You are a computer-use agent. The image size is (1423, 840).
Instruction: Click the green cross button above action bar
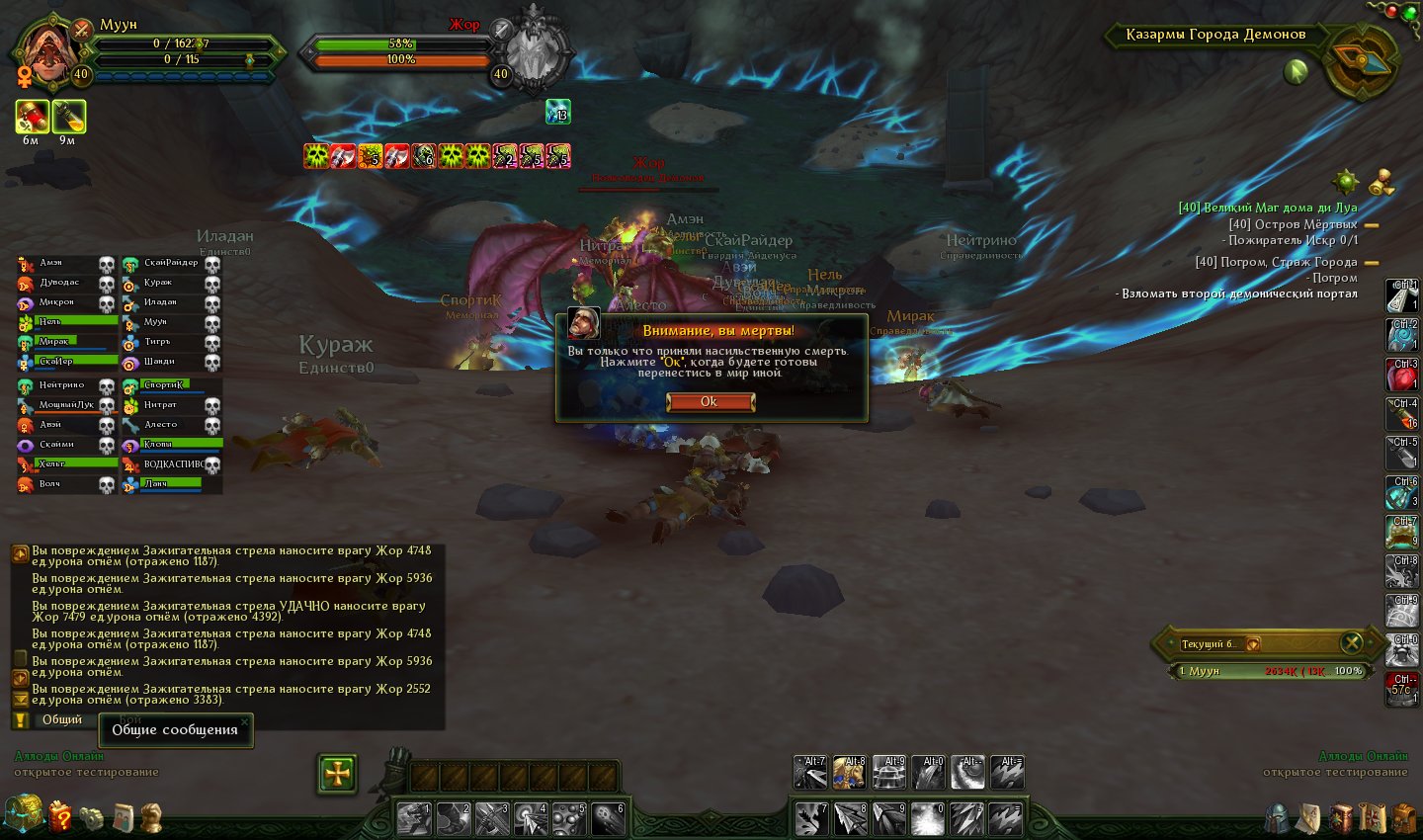[x=337, y=774]
